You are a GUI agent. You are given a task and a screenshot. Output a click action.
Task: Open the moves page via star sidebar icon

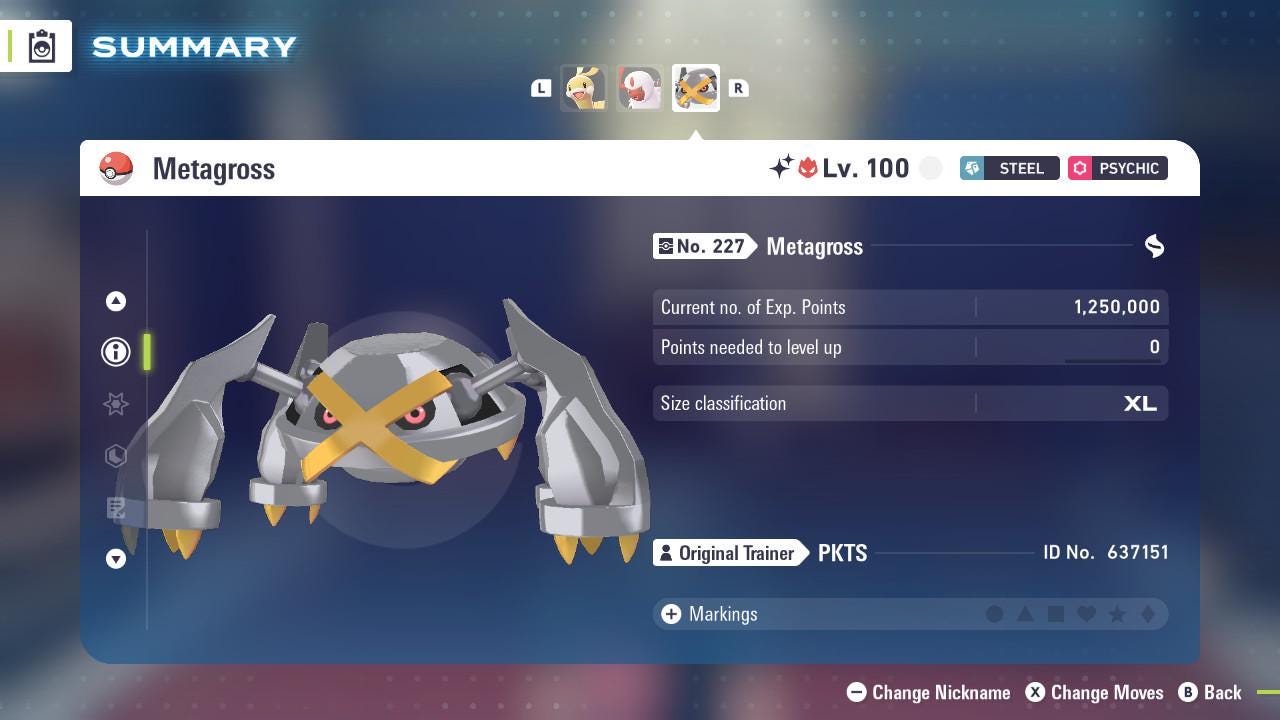[115, 404]
